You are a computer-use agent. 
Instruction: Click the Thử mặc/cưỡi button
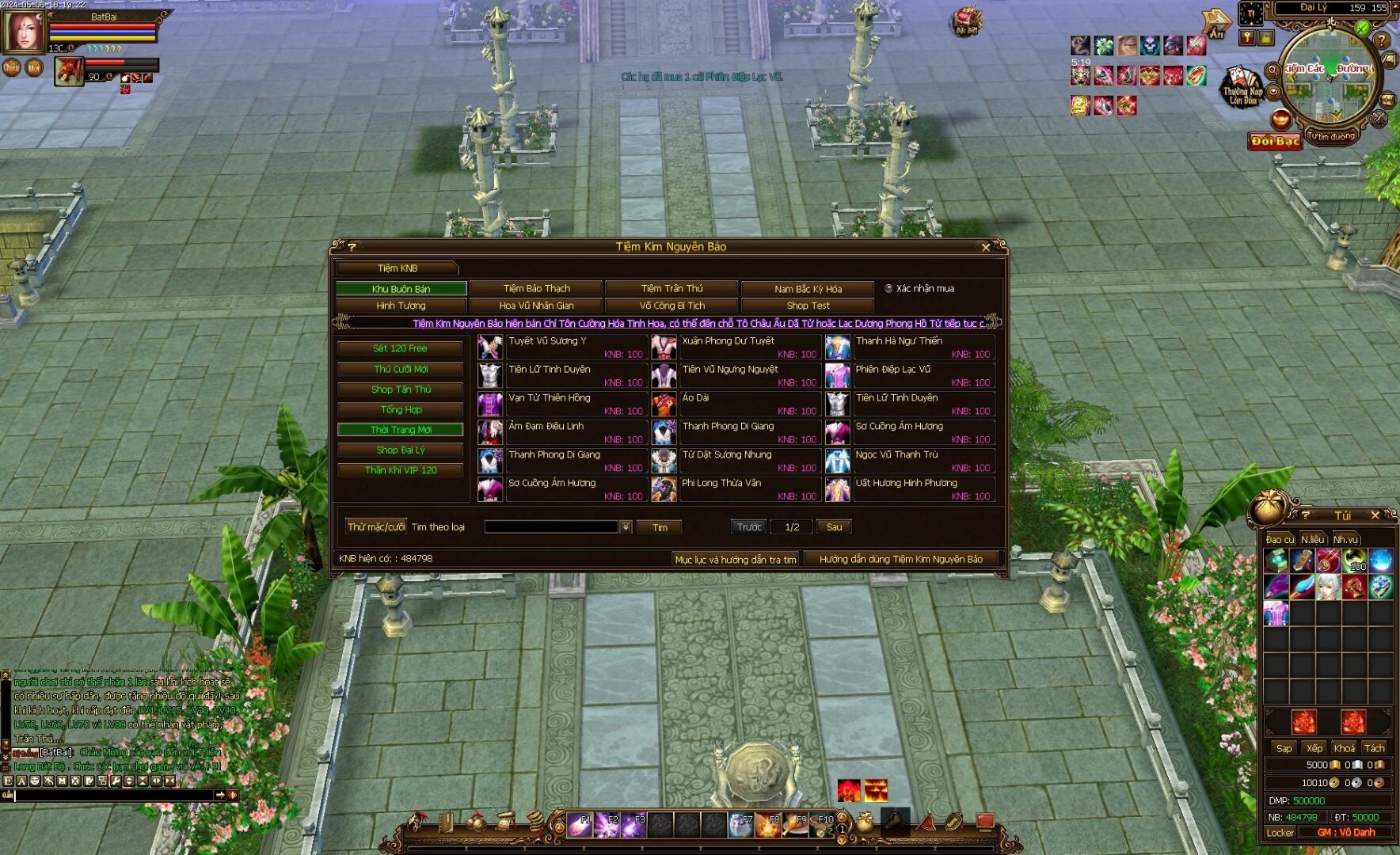pos(376,526)
